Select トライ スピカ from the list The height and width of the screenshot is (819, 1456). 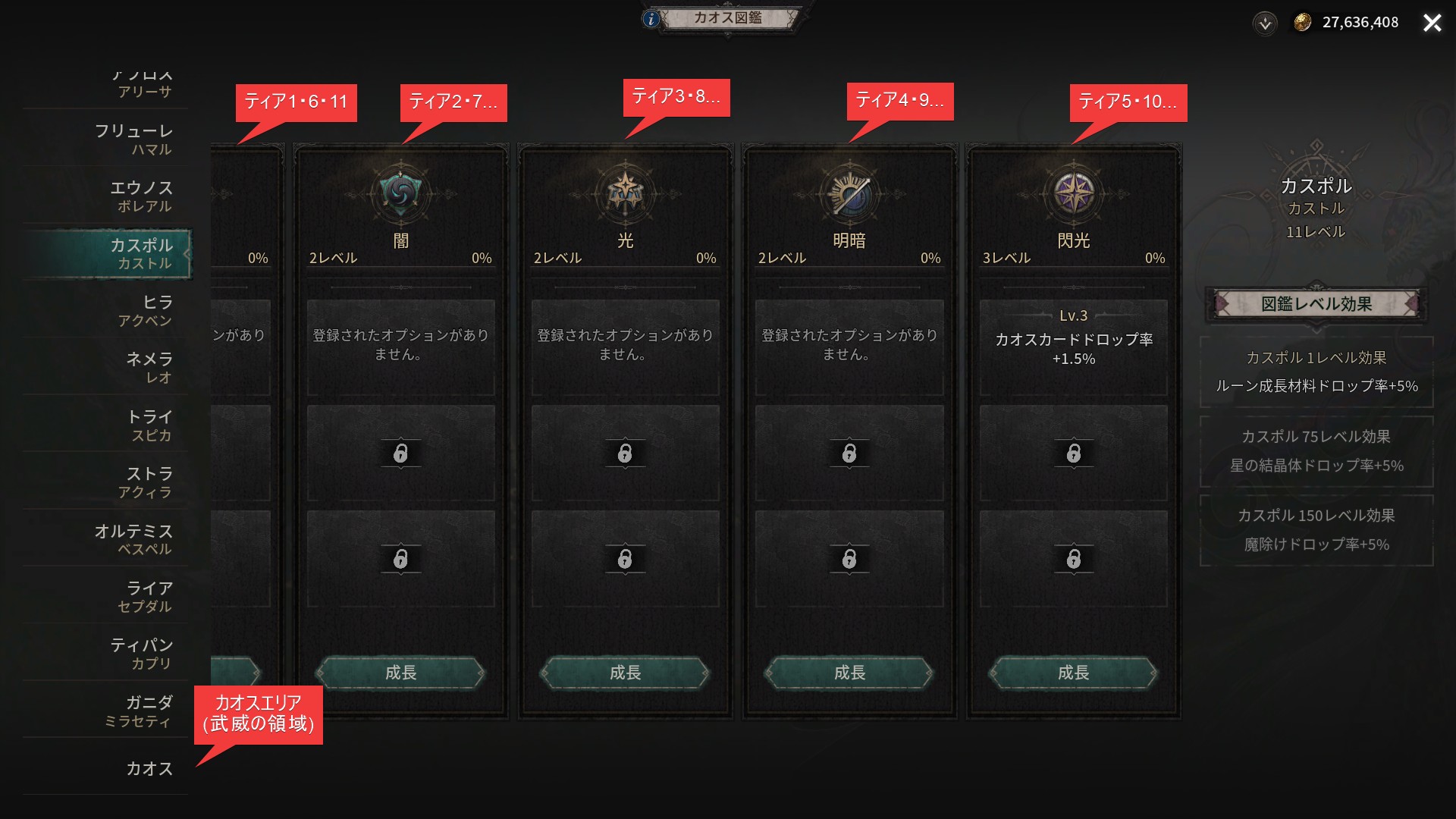[x=149, y=425]
